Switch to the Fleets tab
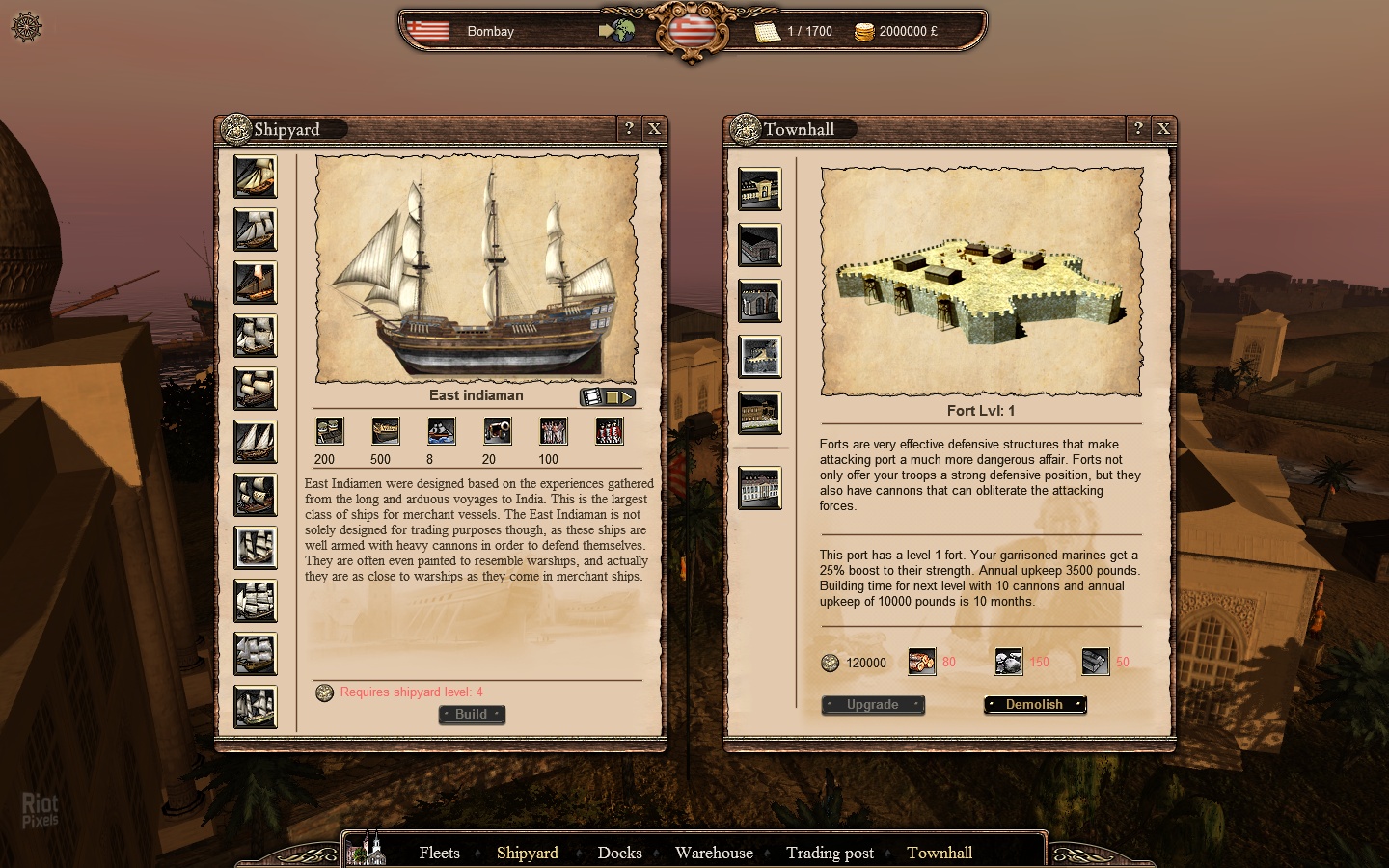Image resolution: width=1389 pixels, height=868 pixels. coord(439,853)
